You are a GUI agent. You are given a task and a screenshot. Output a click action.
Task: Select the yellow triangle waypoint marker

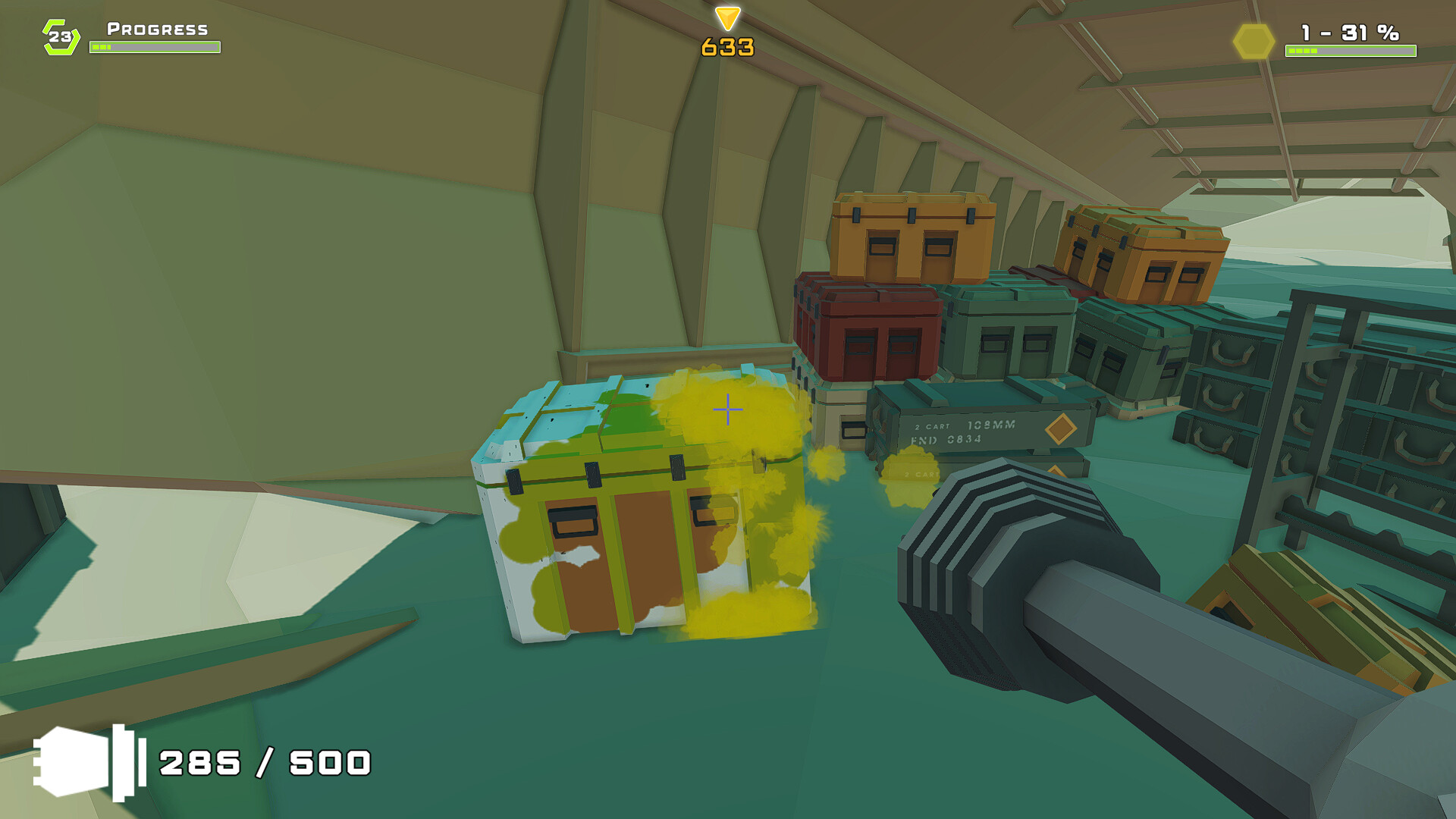click(726, 17)
